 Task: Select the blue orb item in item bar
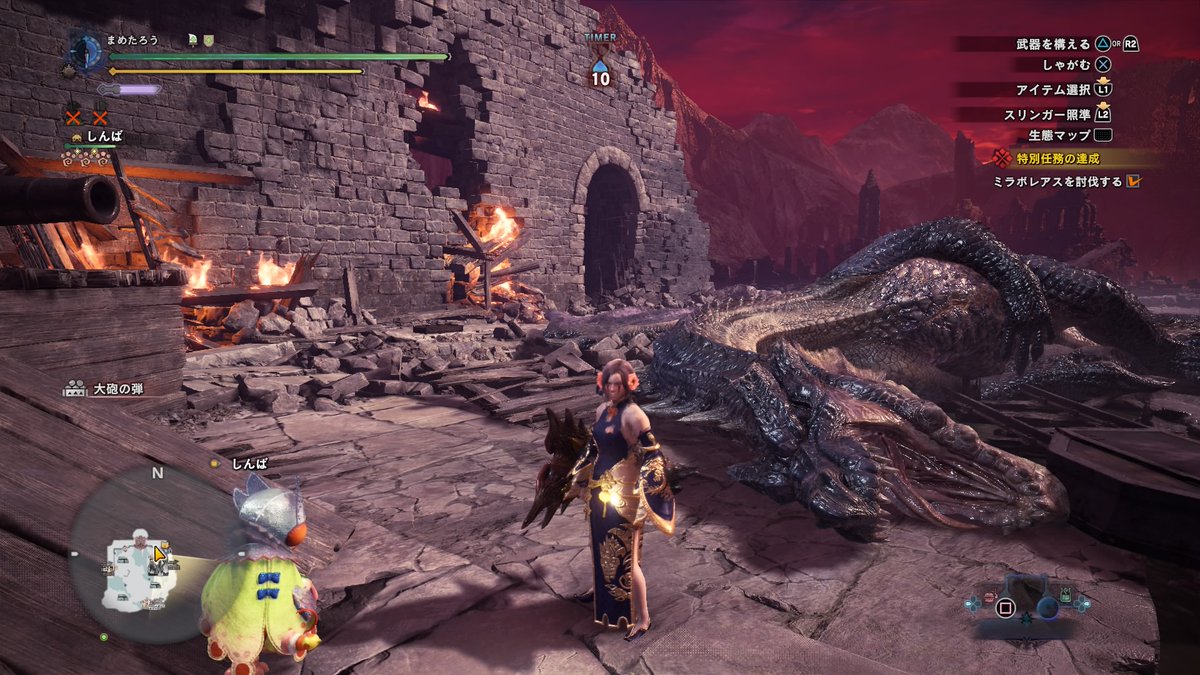click(x=1046, y=606)
